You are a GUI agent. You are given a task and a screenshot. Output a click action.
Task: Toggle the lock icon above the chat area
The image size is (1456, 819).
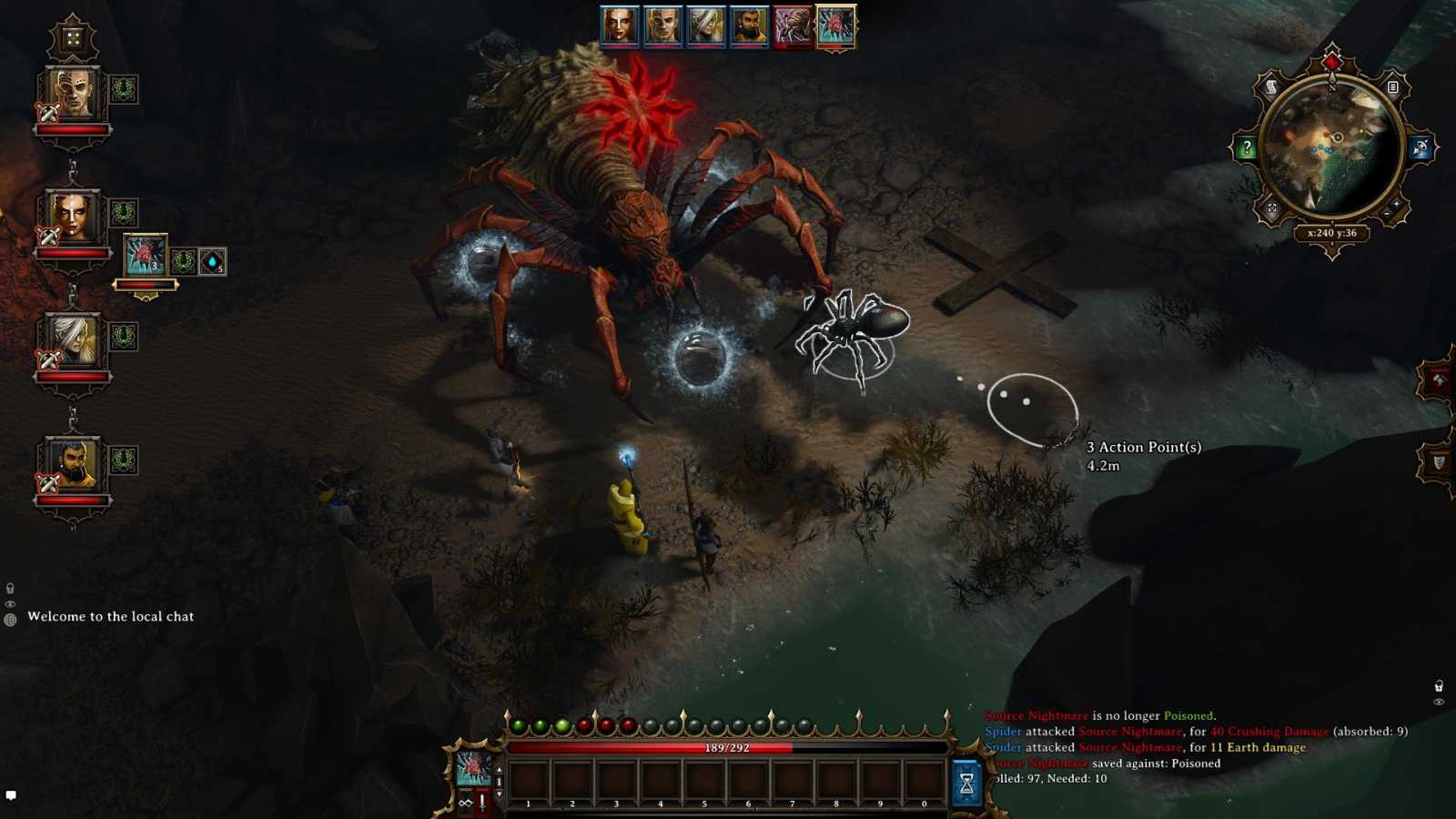(x=10, y=588)
